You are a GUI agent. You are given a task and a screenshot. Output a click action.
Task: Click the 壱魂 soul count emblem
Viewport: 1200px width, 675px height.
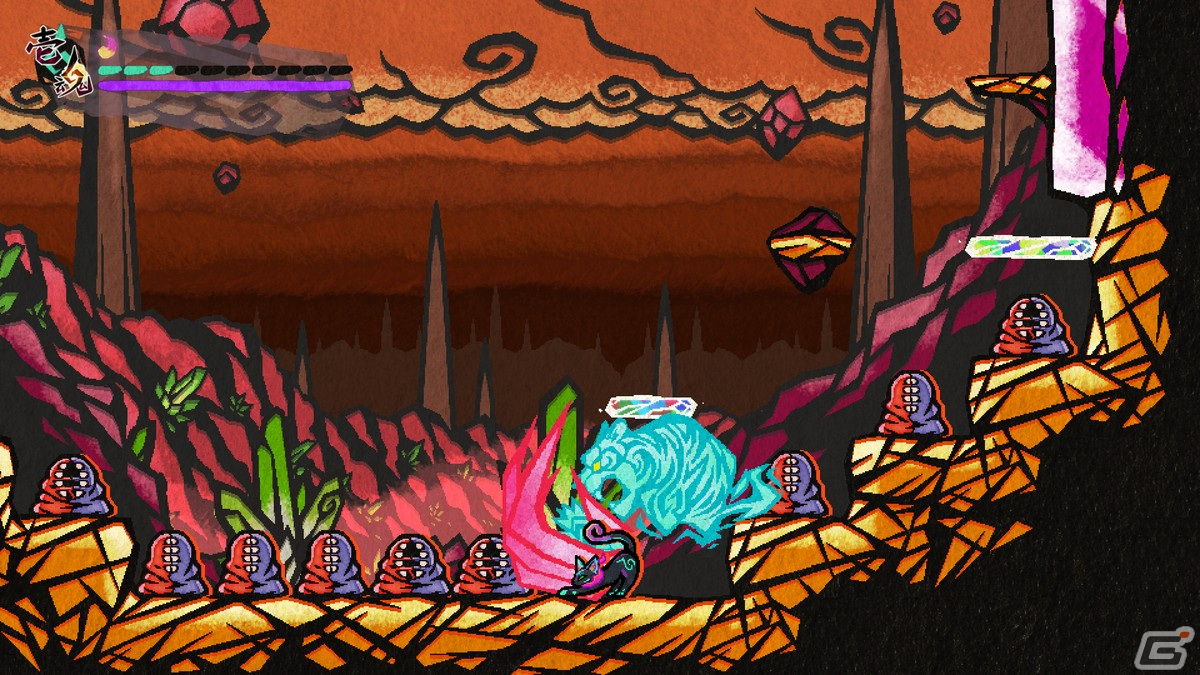tap(58, 60)
